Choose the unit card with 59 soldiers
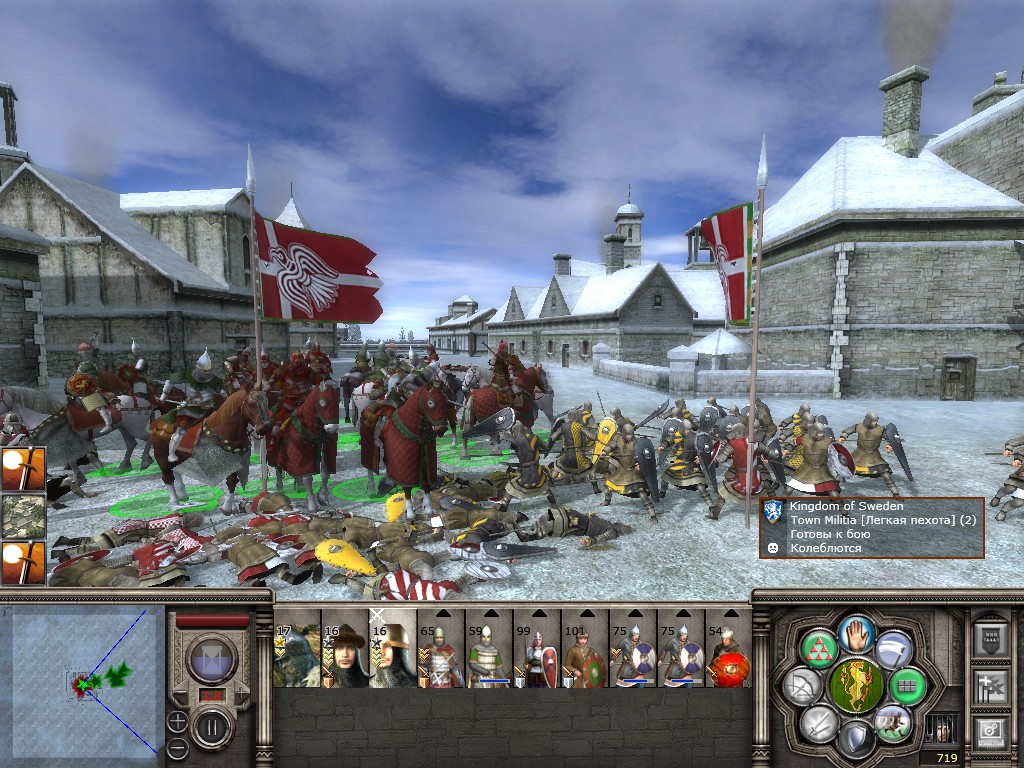This screenshot has width=1024, height=768. coord(488,655)
